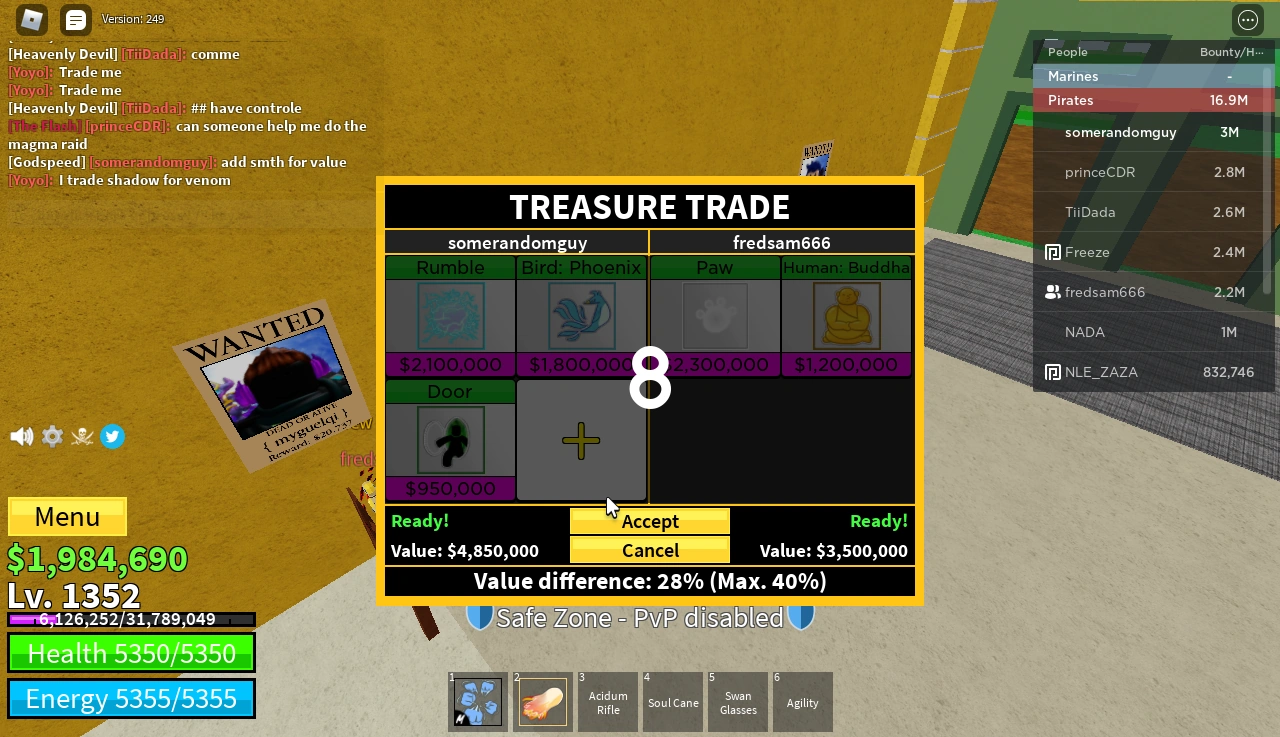
Task: Click the Roblox logo icon top left
Action: [x=30, y=19]
